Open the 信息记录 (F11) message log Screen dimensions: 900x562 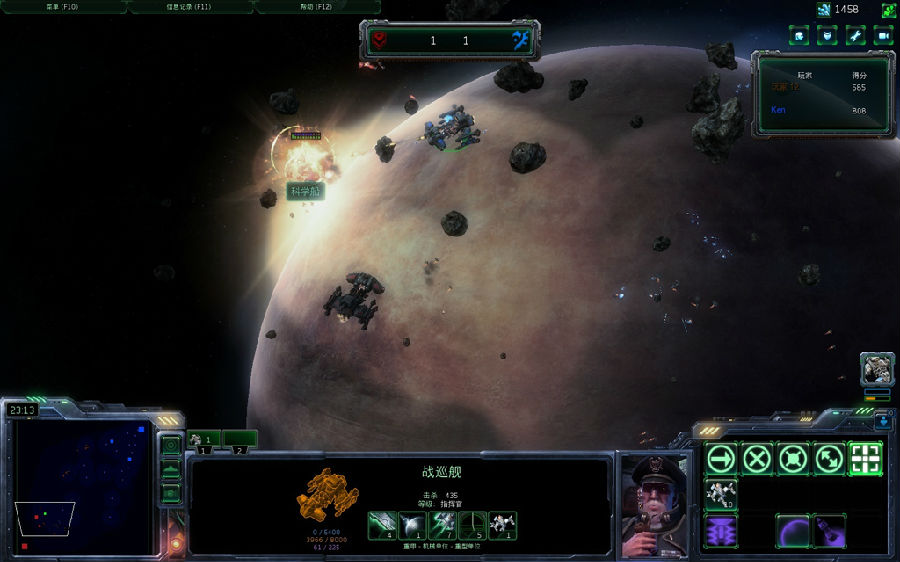tap(190, 7)
